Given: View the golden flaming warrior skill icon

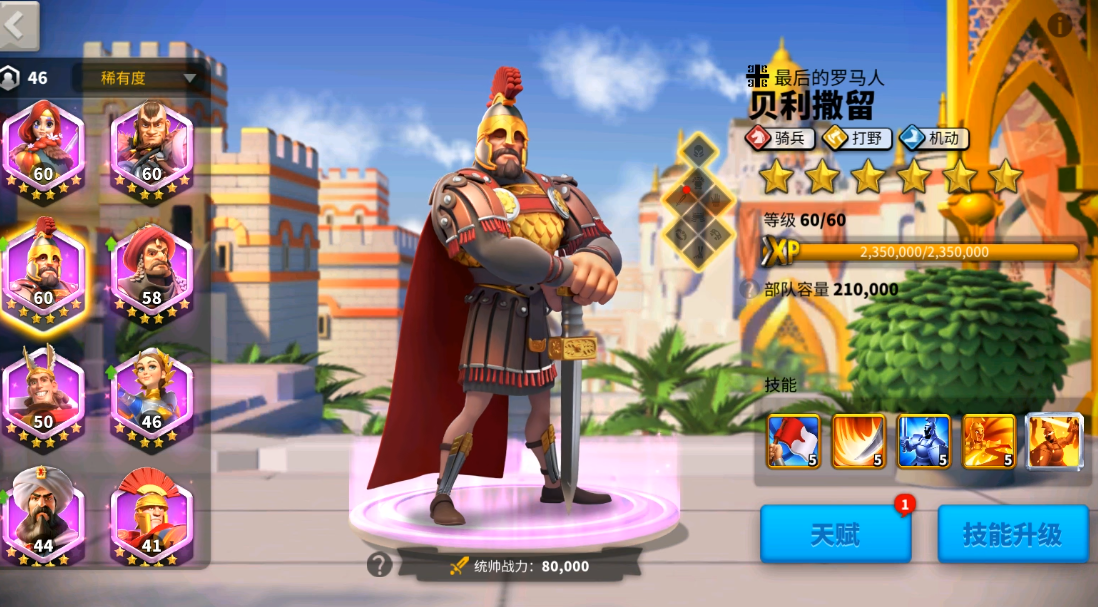Looking at the screenshot, I should point(988,441).
